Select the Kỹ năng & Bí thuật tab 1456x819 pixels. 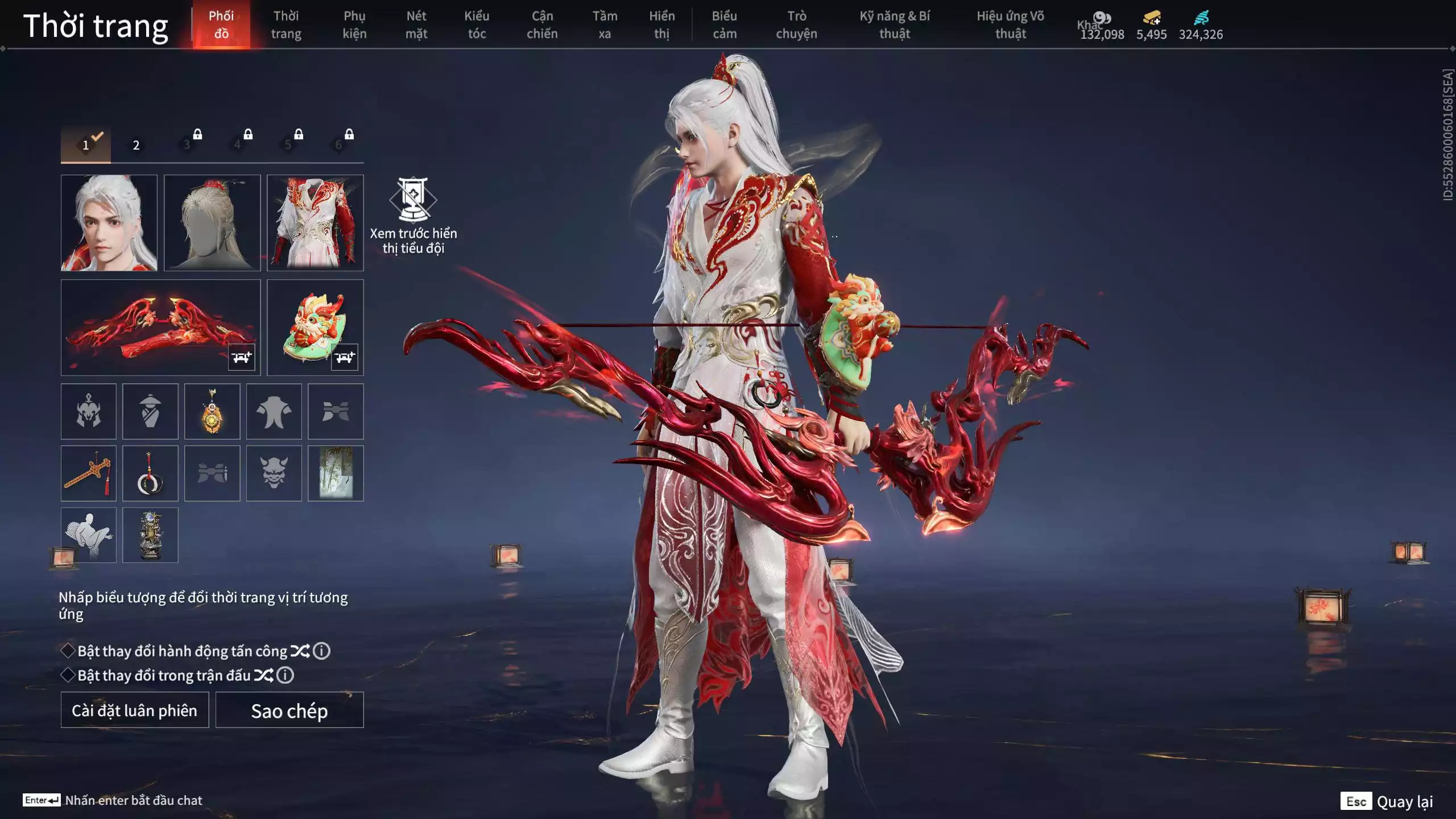click(895, 25)
